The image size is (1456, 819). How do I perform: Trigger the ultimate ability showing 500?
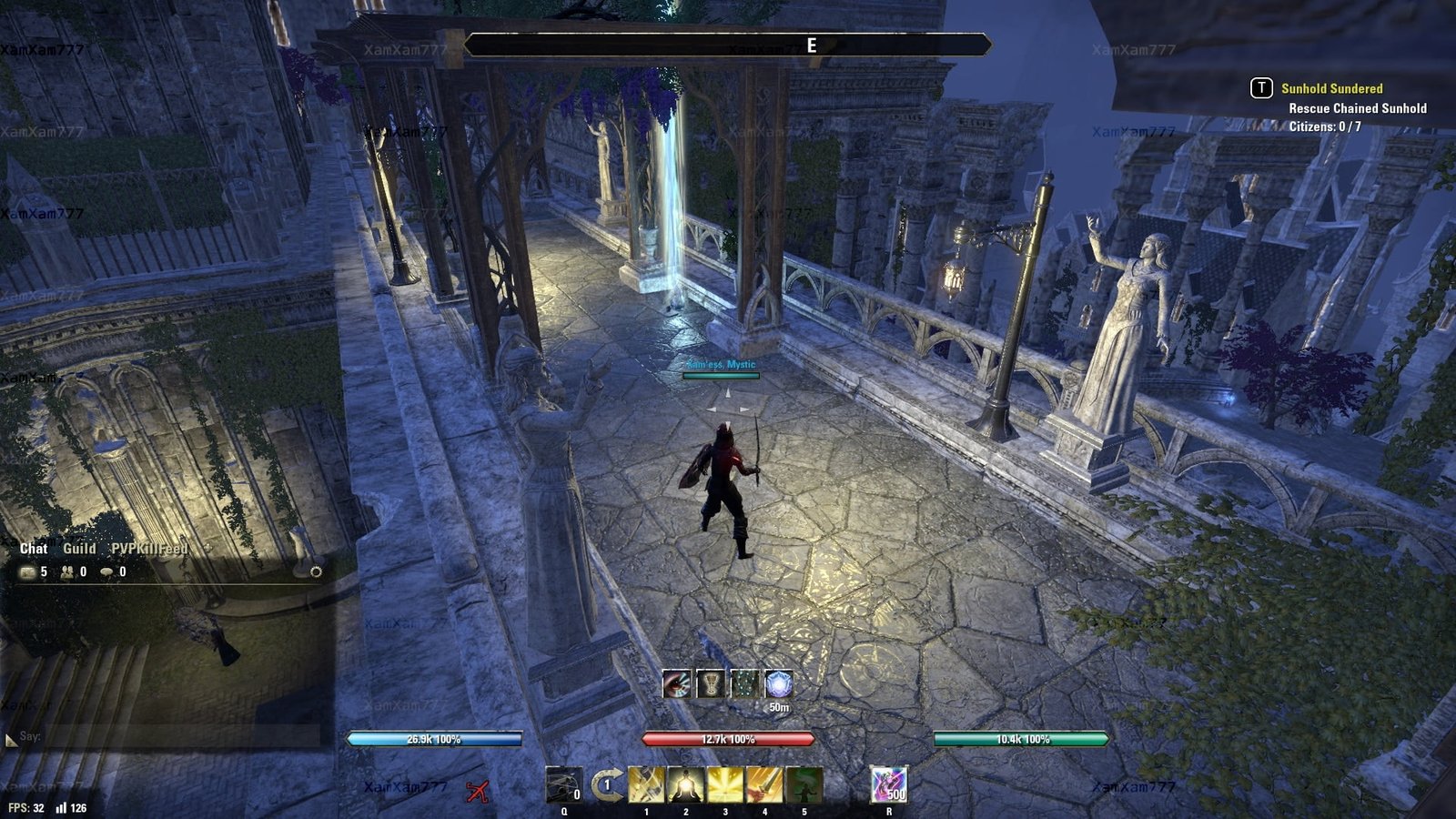click(x=889, y=784)
